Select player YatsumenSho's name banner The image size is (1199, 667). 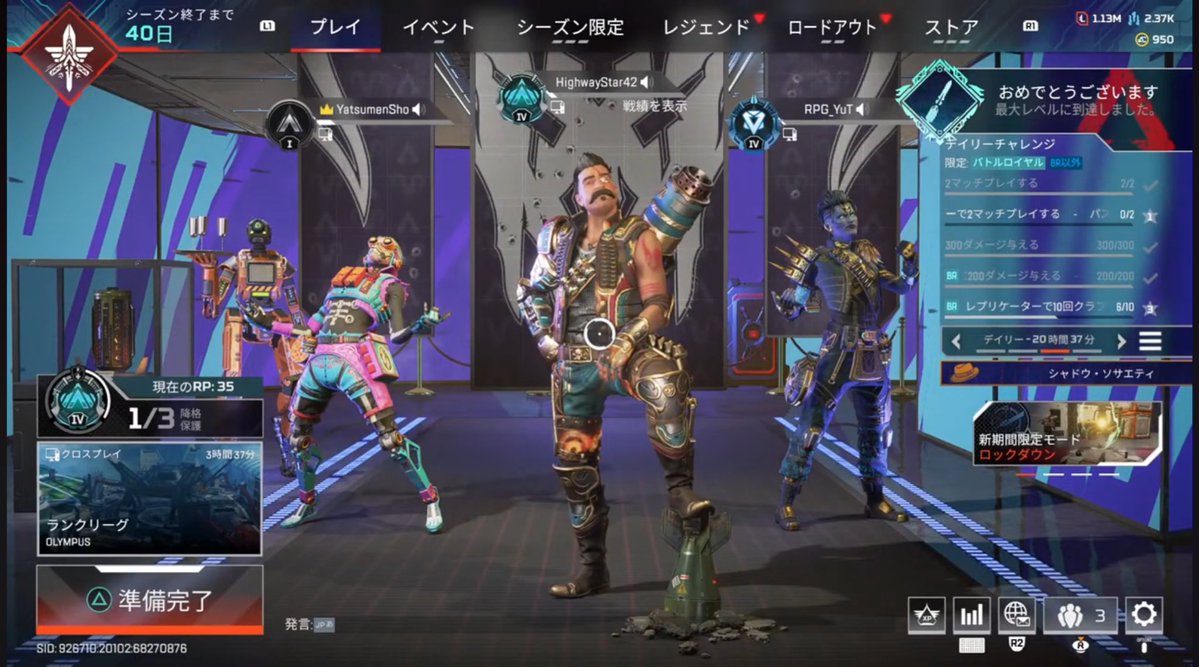point(372,109)
